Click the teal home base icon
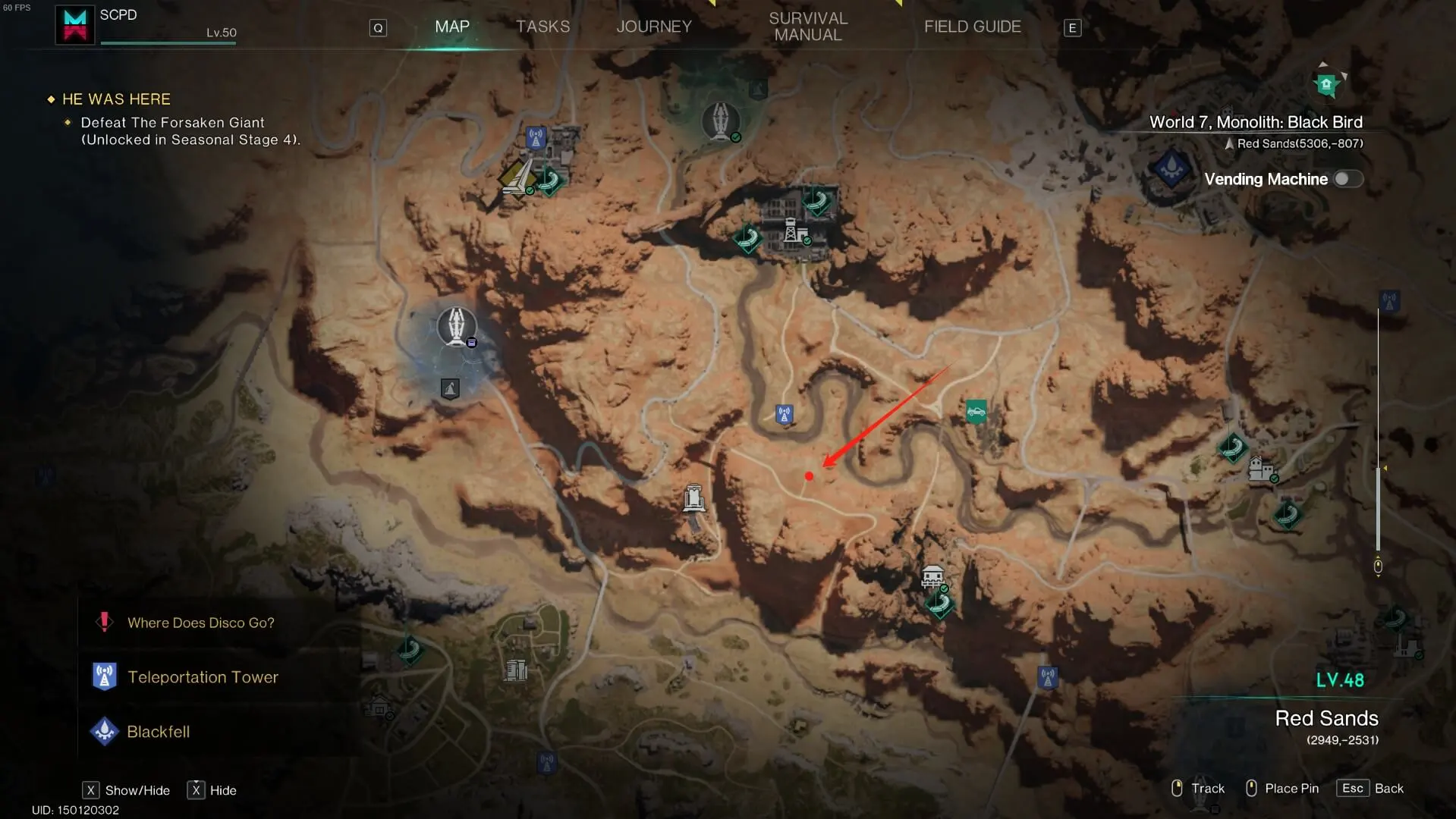This screenshot has width=1456, height=819. 1326,84
